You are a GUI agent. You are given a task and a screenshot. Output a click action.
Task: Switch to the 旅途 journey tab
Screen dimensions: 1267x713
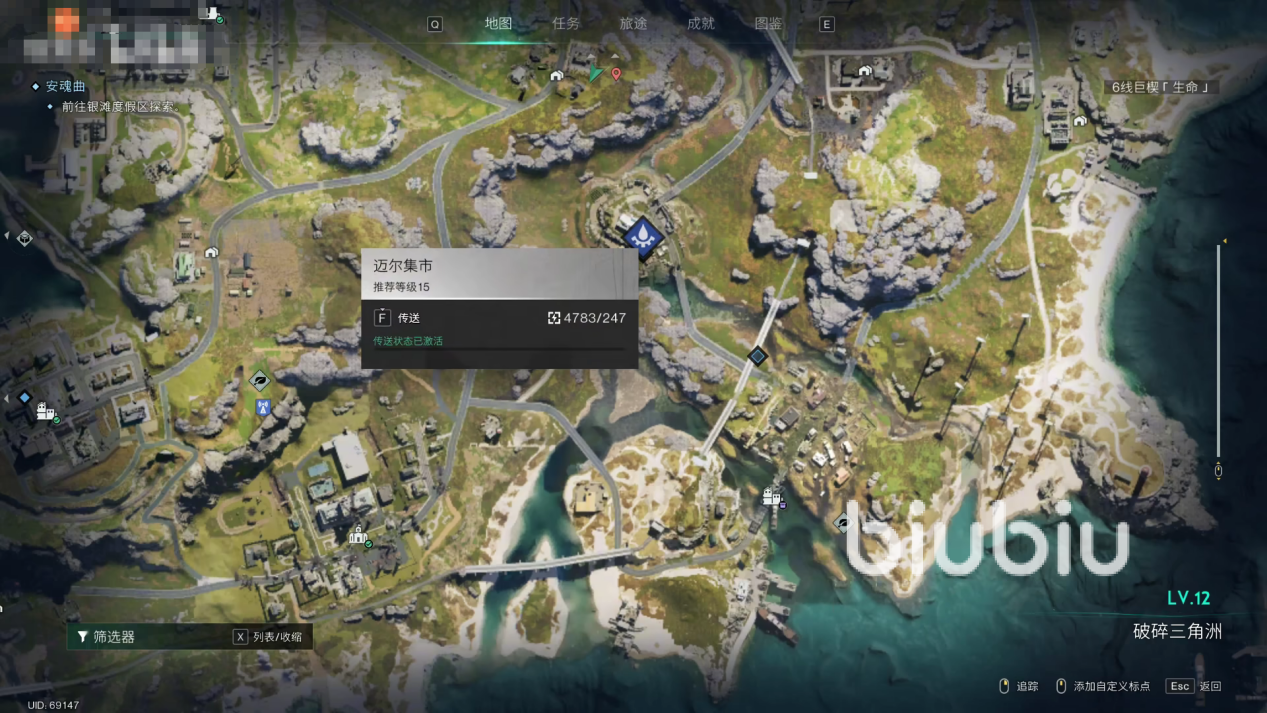(x=633, y=24)
